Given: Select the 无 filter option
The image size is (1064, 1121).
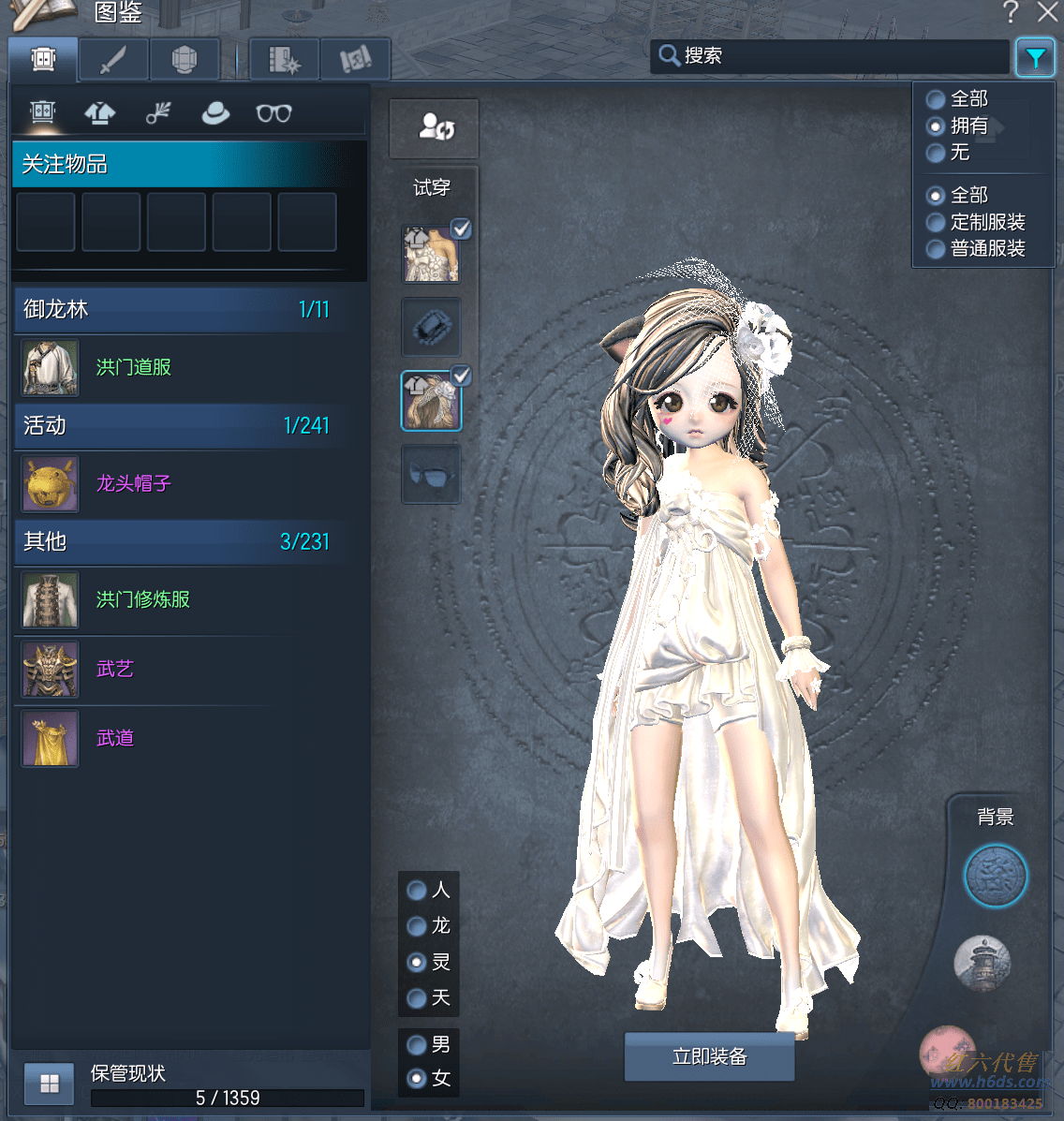Looking at the screenshot, I should [x=936, y=153].
